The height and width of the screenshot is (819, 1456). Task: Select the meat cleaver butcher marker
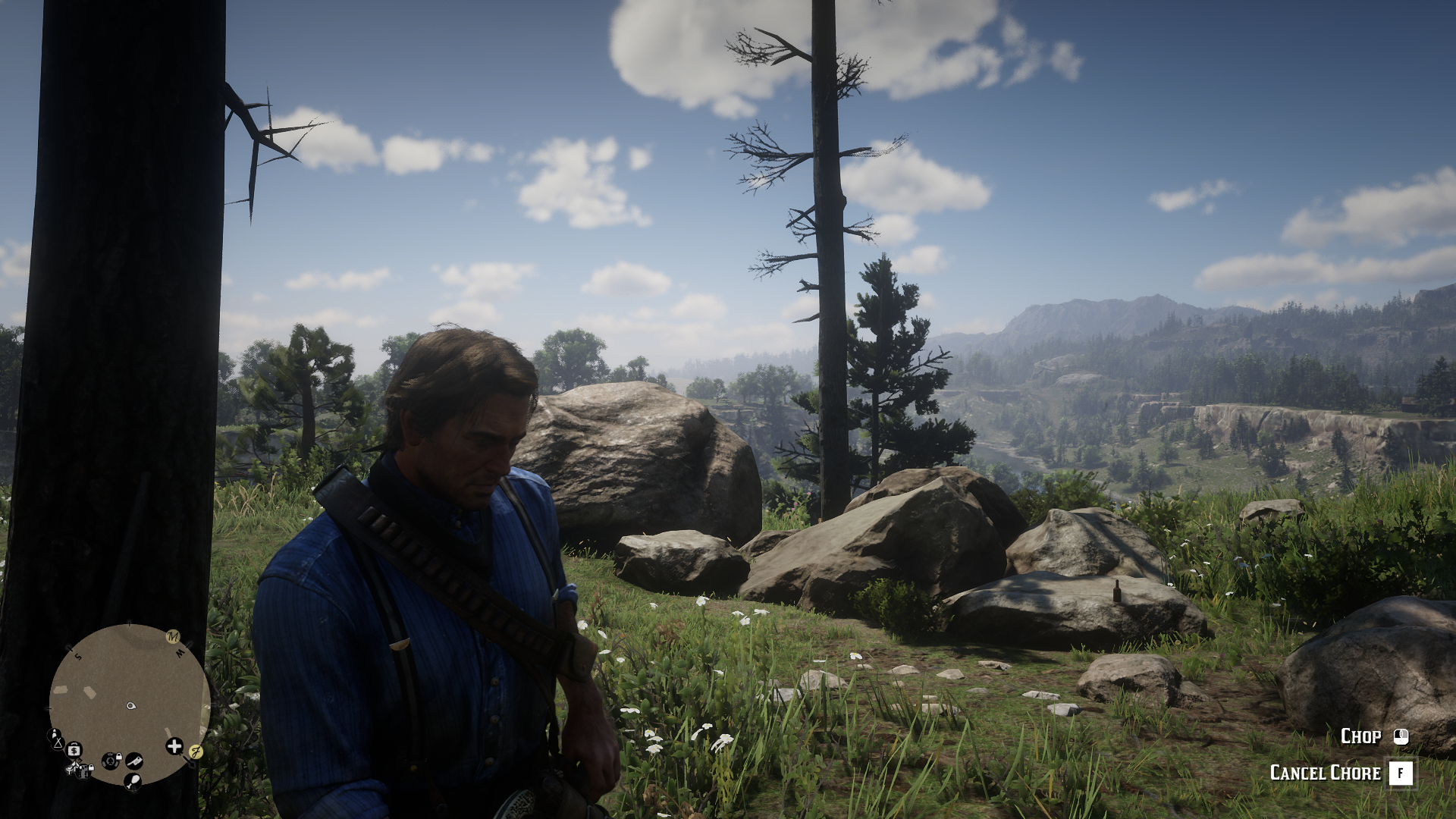click(x=134, y=760)
